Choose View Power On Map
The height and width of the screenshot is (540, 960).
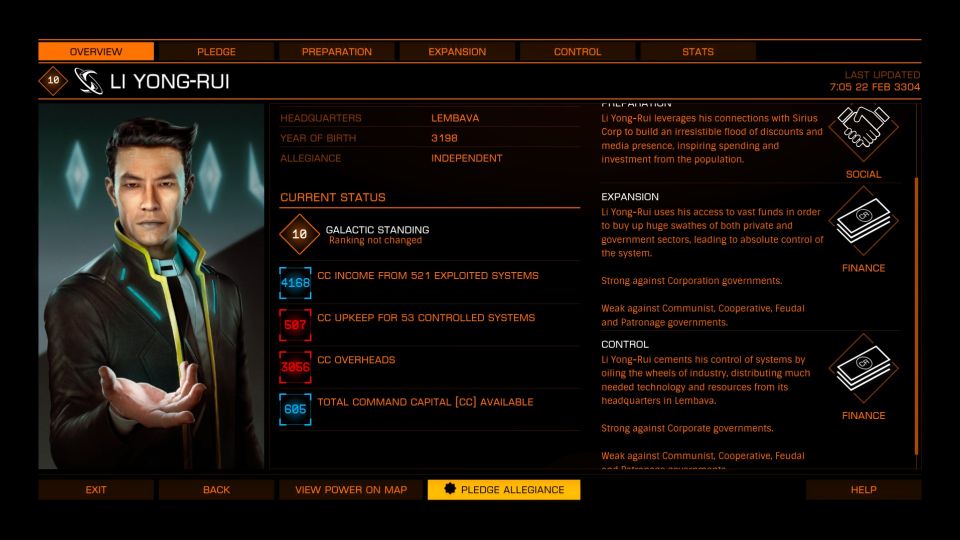[x=350, y=490]
